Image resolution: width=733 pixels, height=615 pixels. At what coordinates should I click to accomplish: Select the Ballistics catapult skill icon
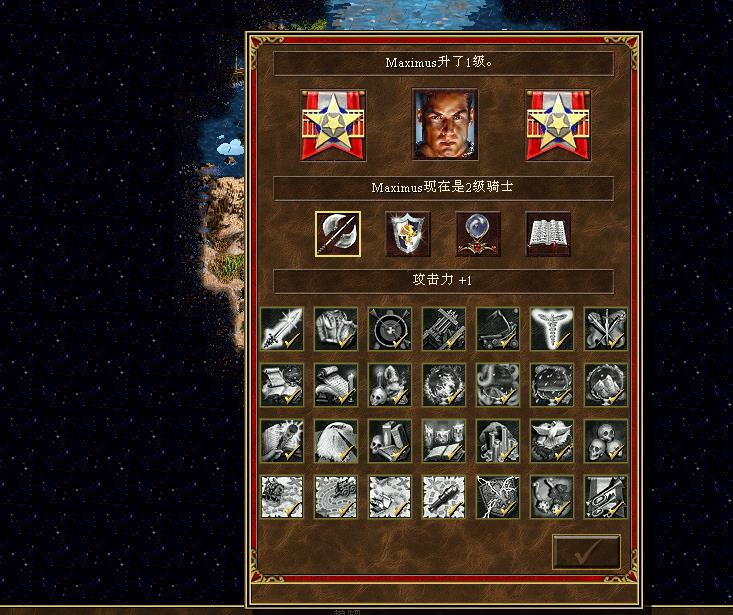click(x=498, y=328)
